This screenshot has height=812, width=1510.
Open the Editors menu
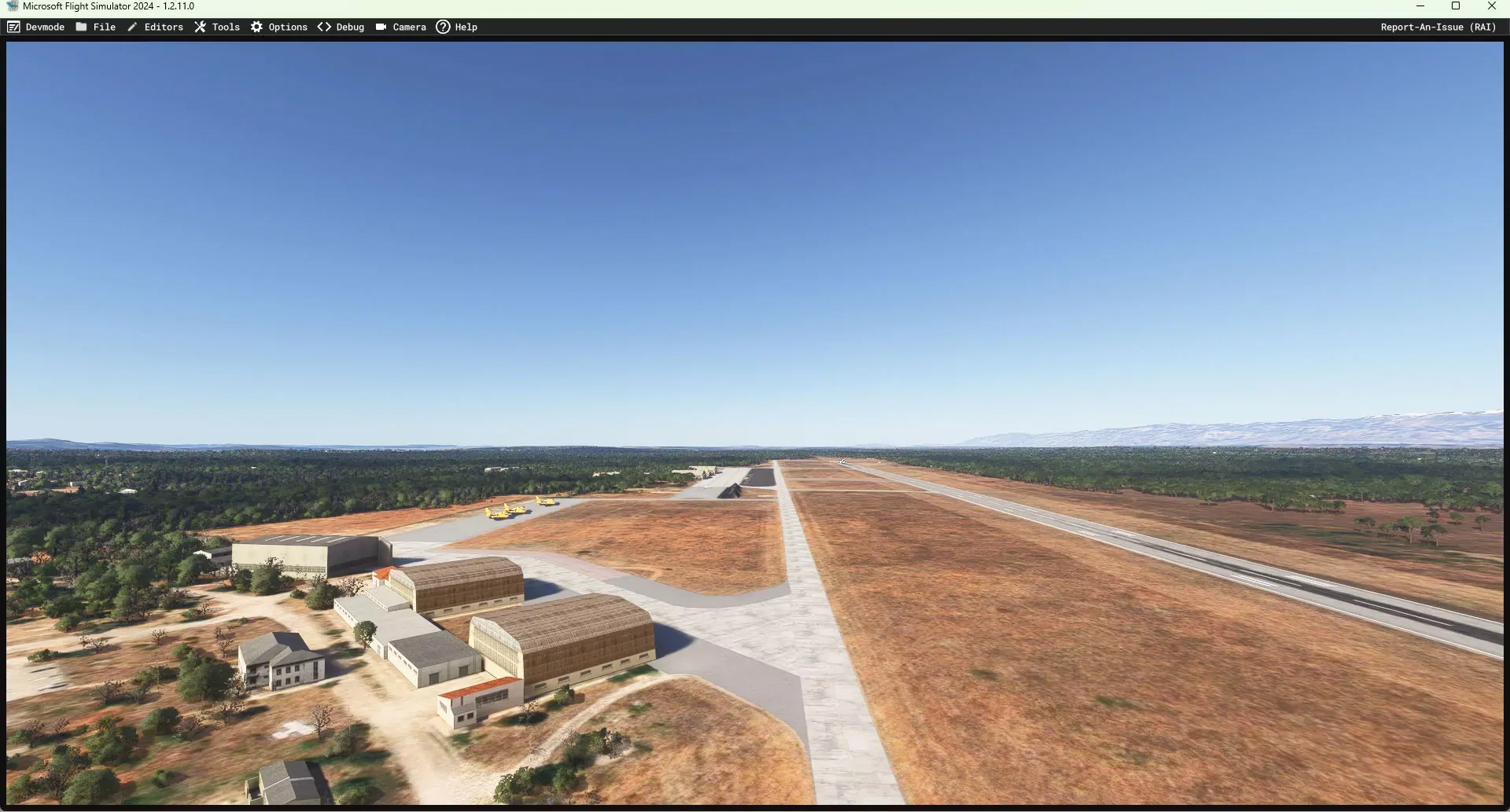tap(156, 27)
